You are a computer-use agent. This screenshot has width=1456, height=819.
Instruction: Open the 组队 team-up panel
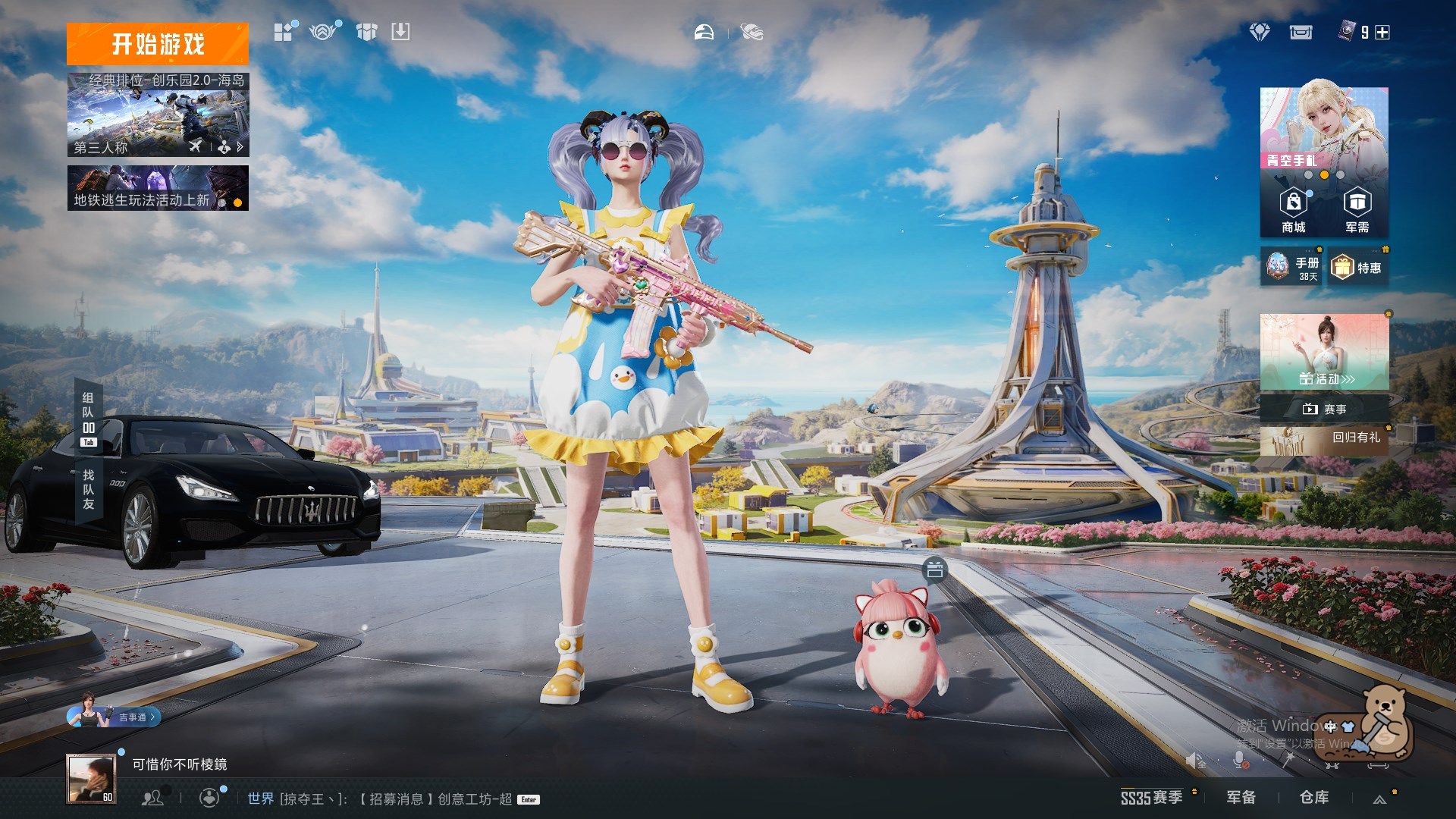click(x=88, y=413)
